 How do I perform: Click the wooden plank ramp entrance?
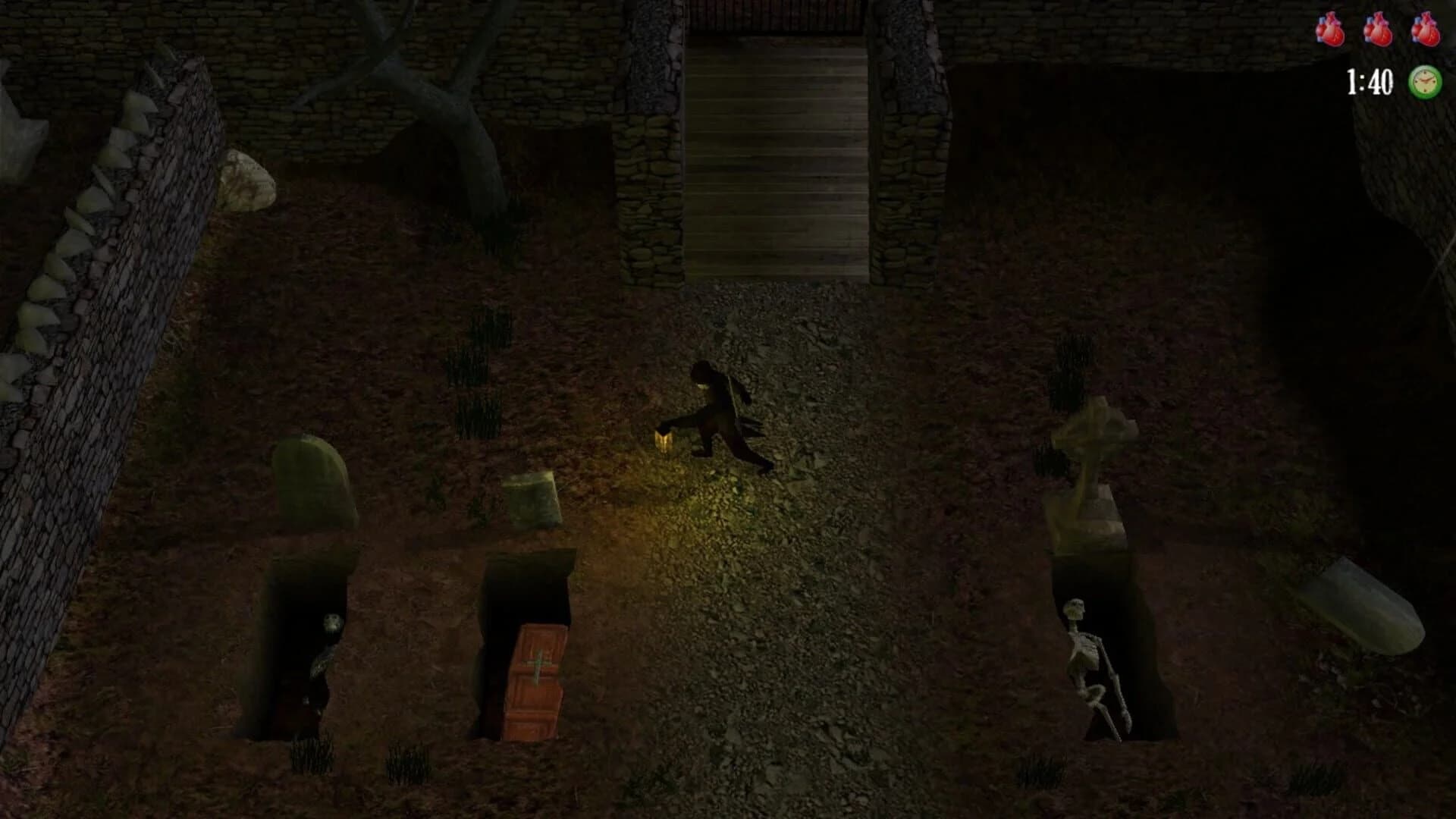[777, 159]
